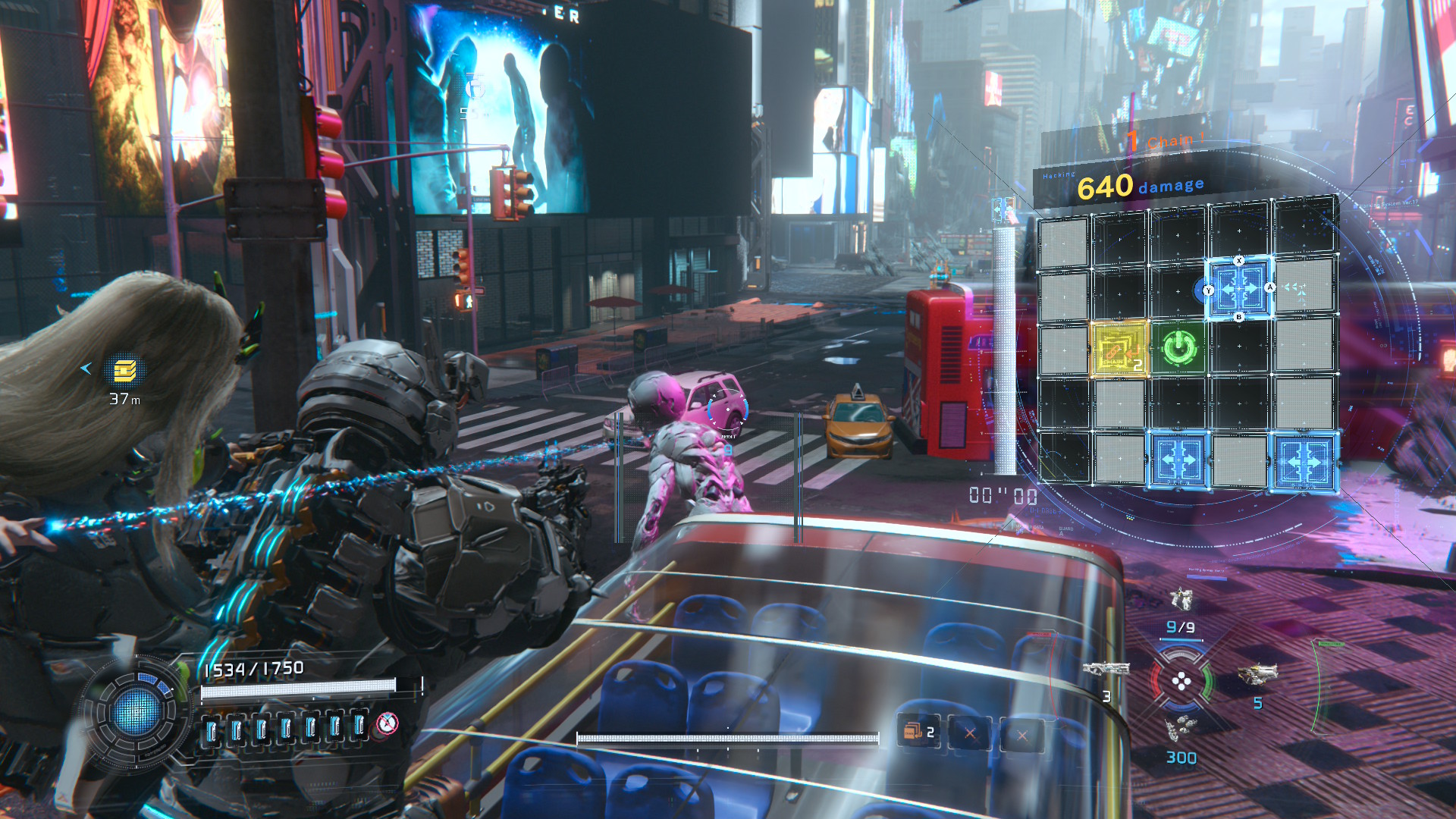Screen dimensions: 1456x819
Task: Select the yellow Chain node on hacking grid
Action: 1119,350
